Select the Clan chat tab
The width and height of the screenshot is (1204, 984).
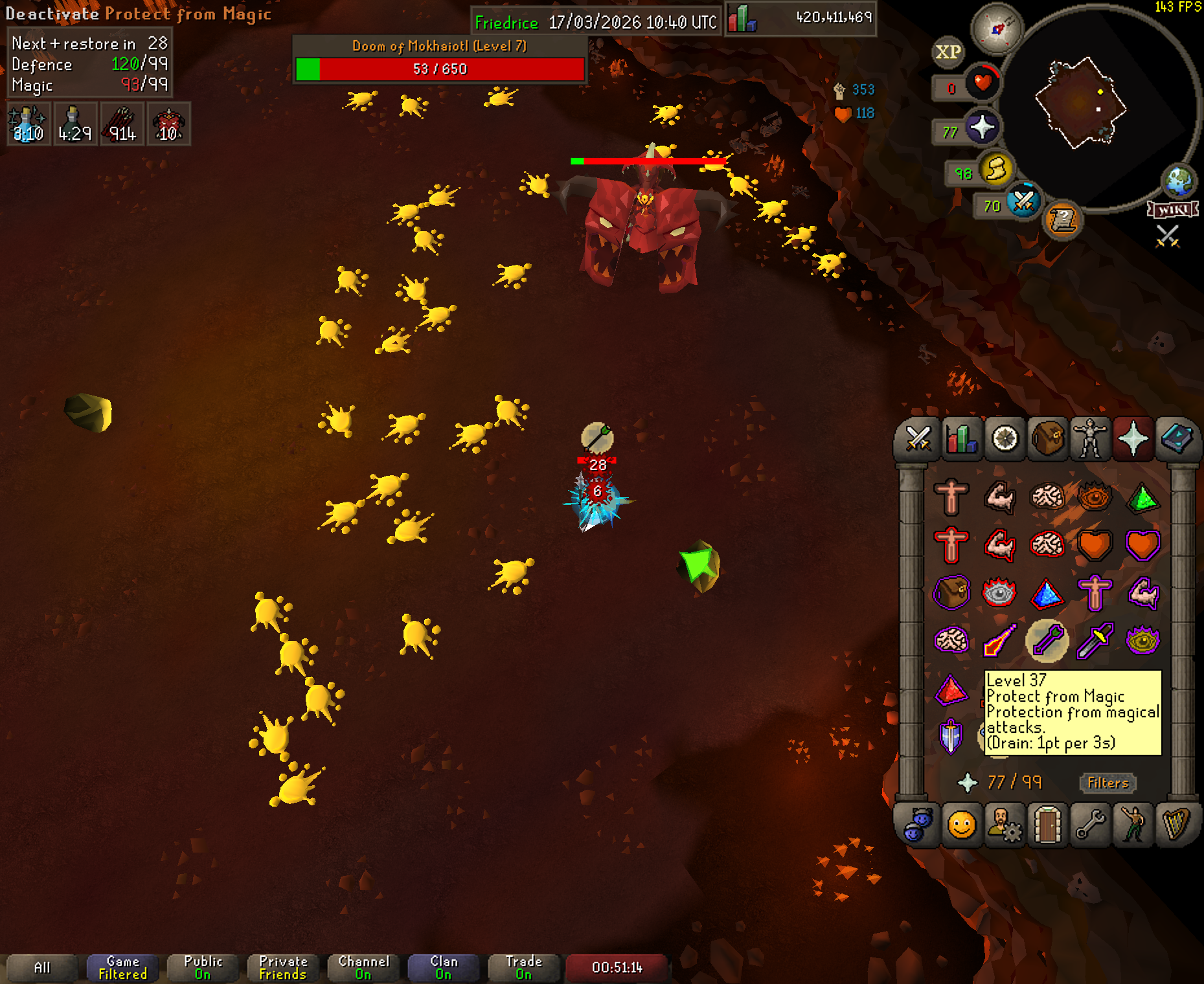(x=444, y=968)
